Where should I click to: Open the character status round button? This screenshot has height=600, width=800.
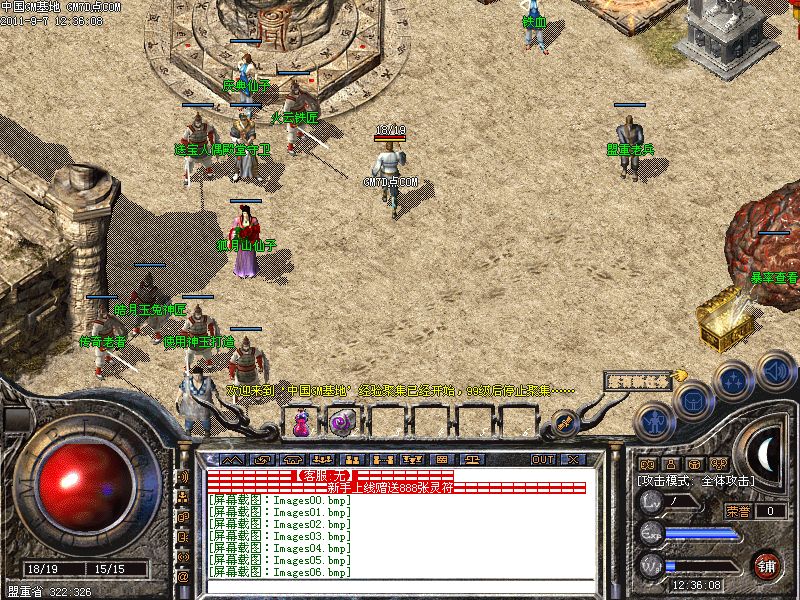click(x=653, y=422)
